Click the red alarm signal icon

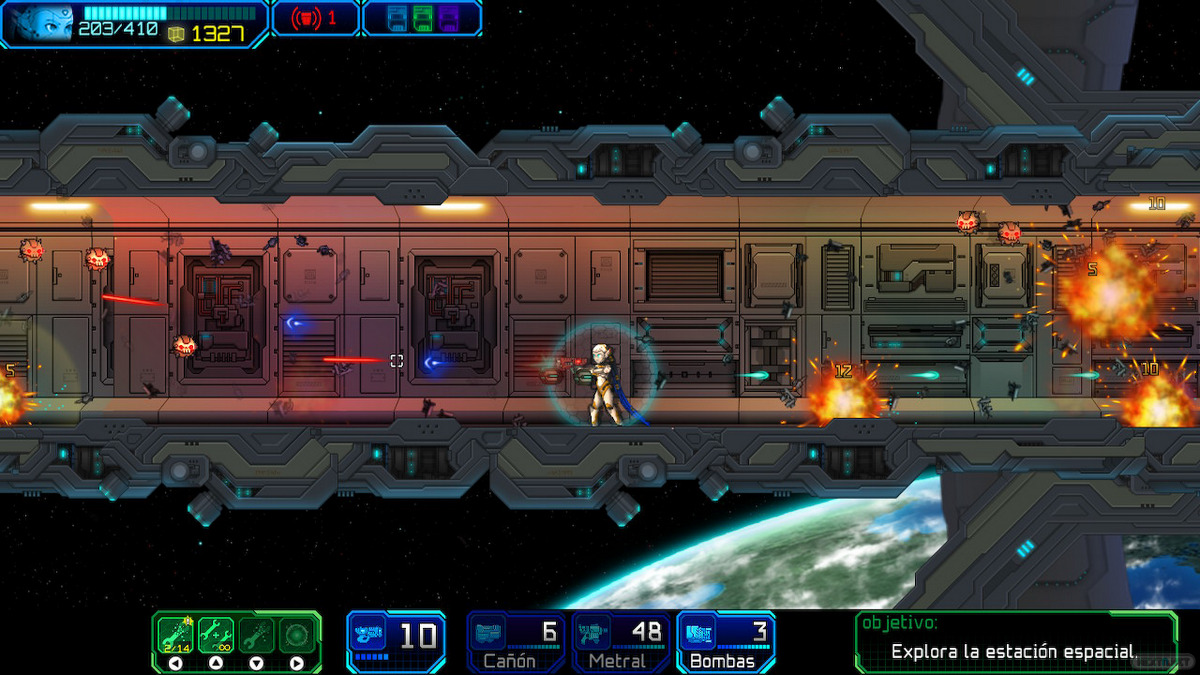click(x=306, y=19)
